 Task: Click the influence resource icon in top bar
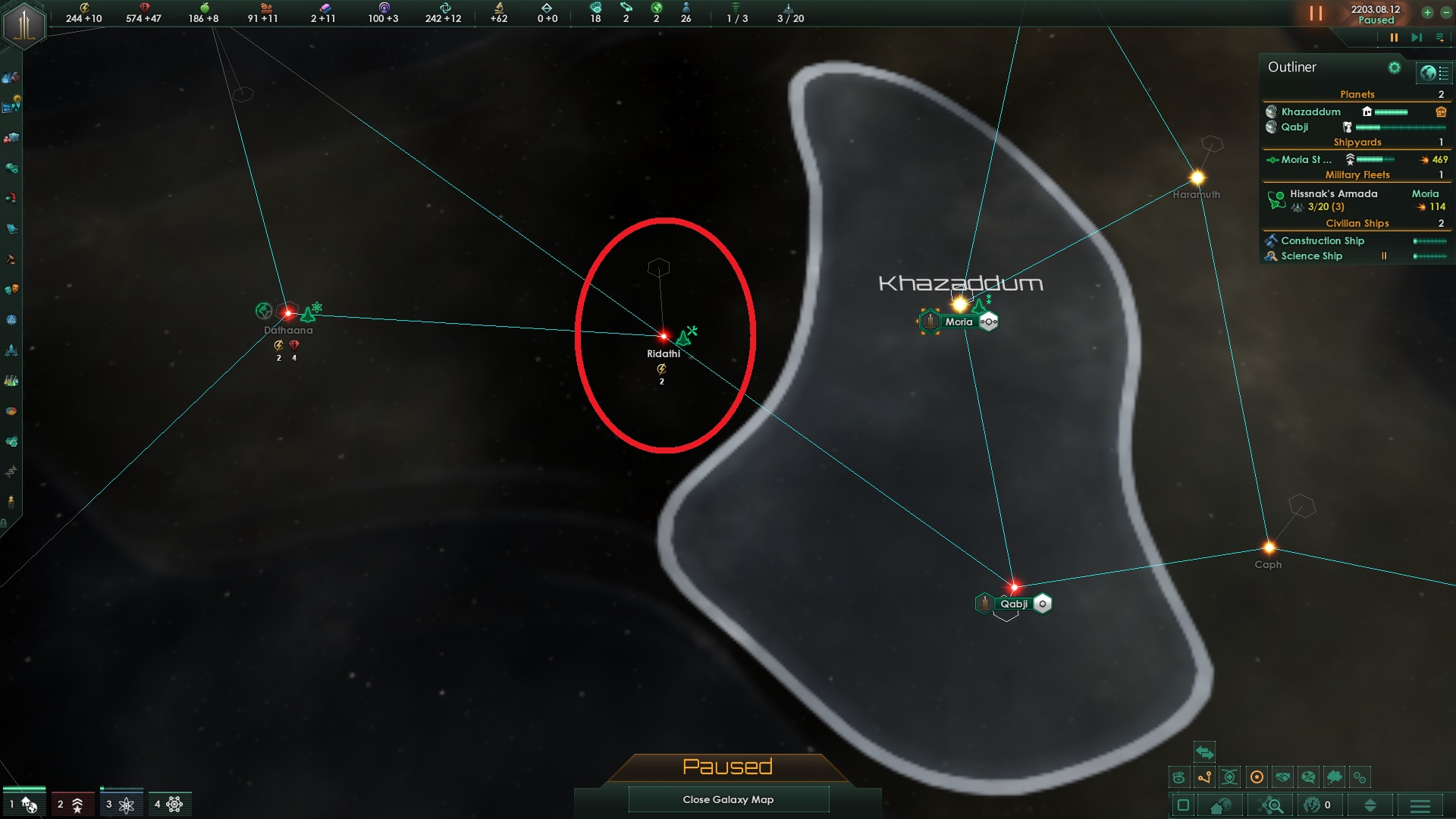(384, 8)
